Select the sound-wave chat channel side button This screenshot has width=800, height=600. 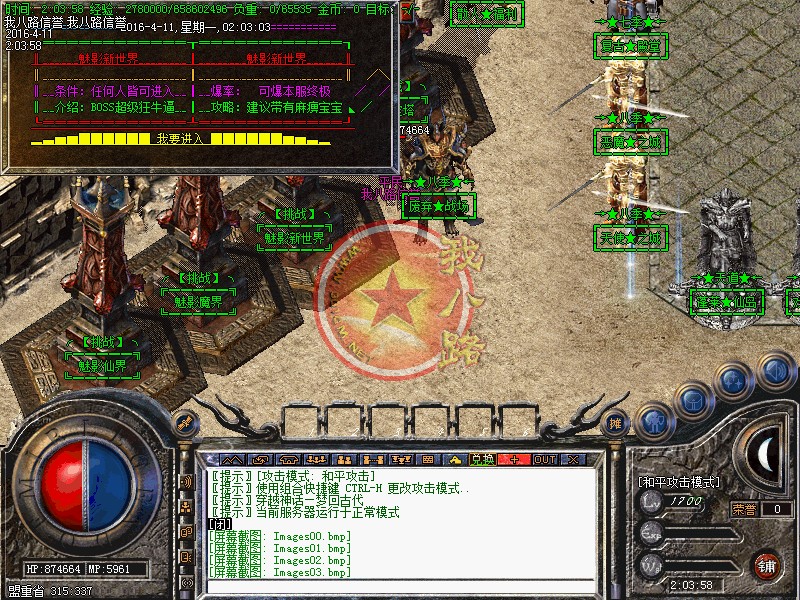pyautogui.click(x=185, y=481)
